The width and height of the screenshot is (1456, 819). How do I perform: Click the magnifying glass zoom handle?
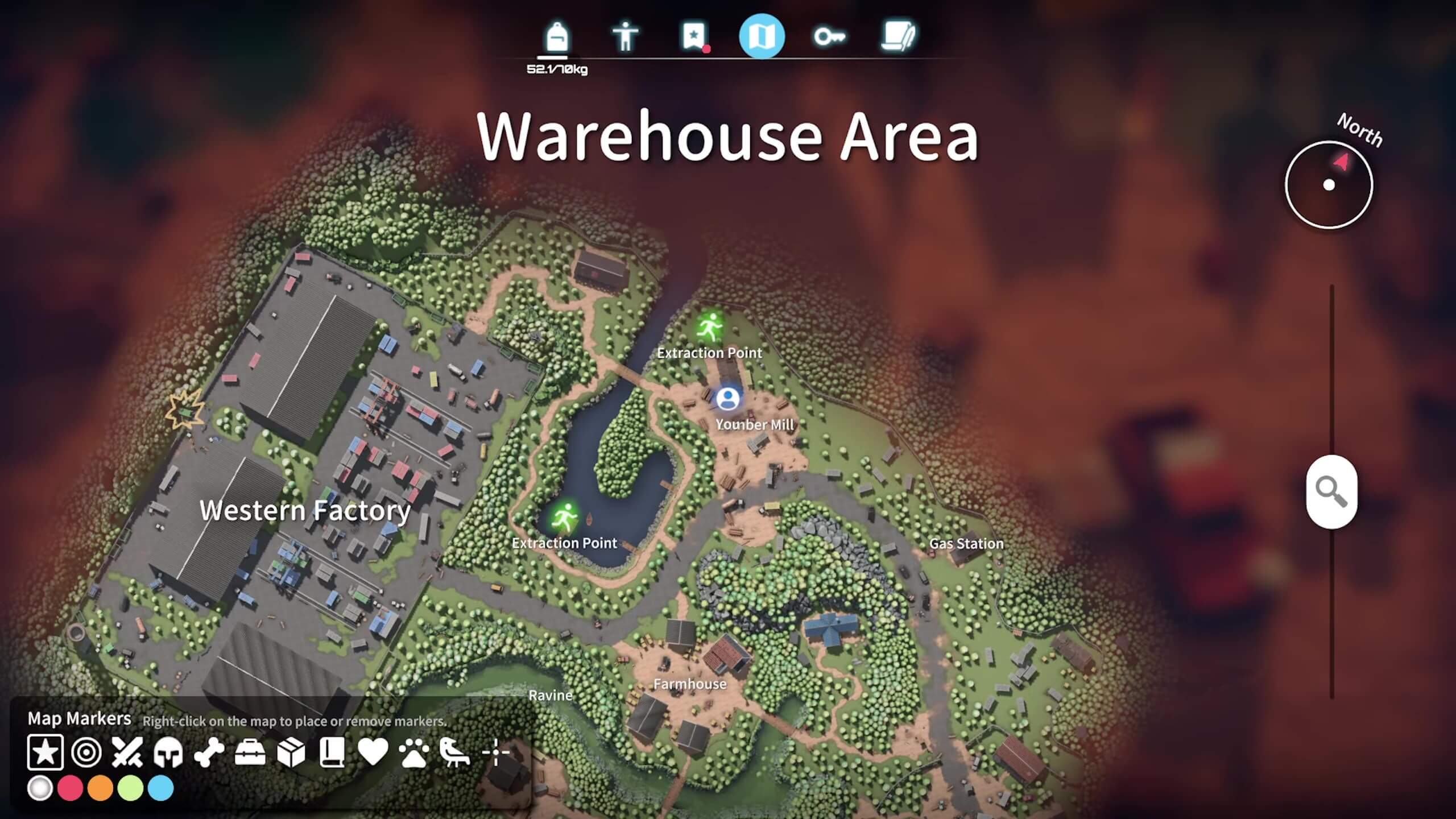pyautogui.click(x=1331, y=491)
